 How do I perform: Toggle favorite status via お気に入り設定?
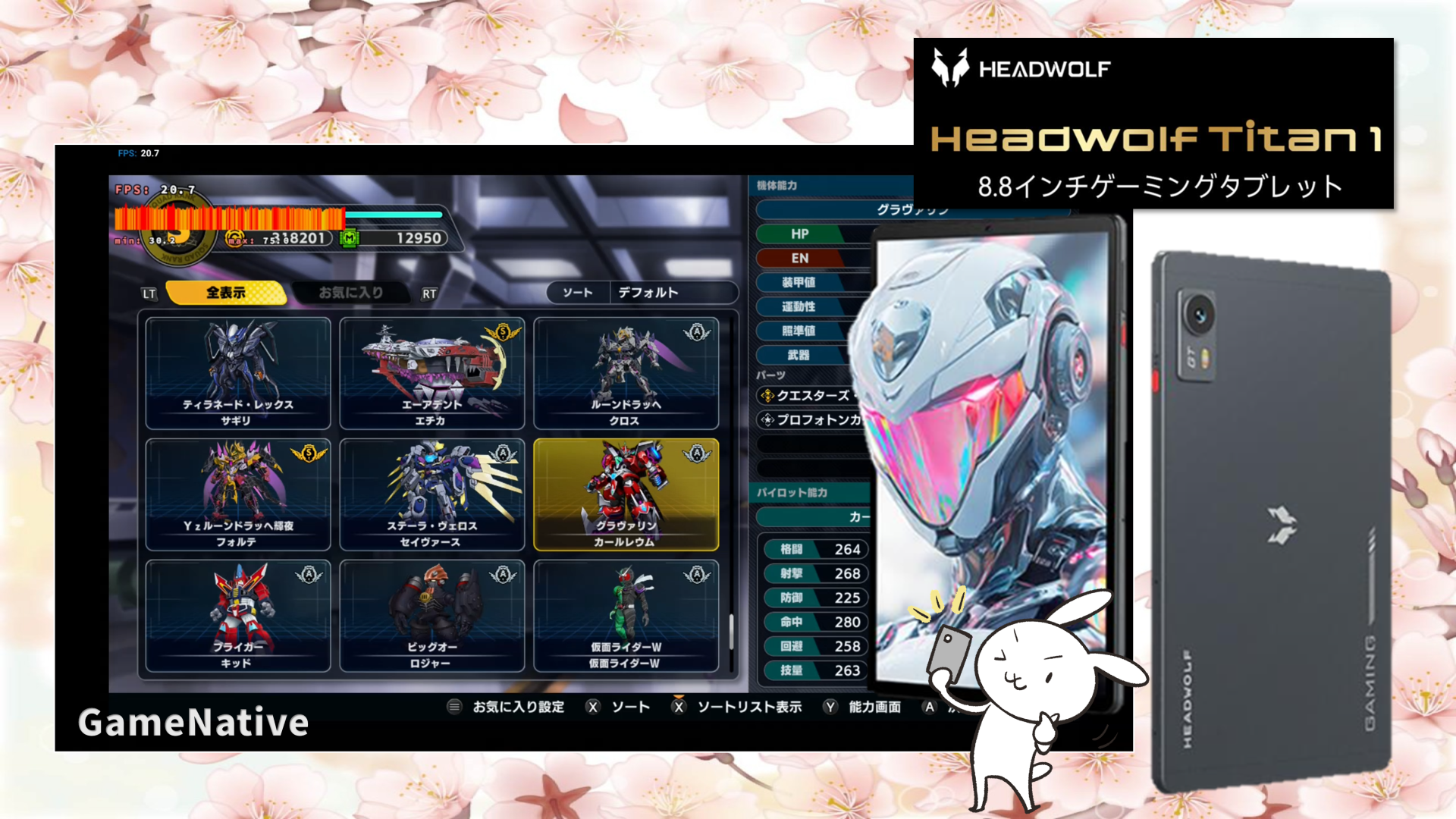(x=516, y=706)
